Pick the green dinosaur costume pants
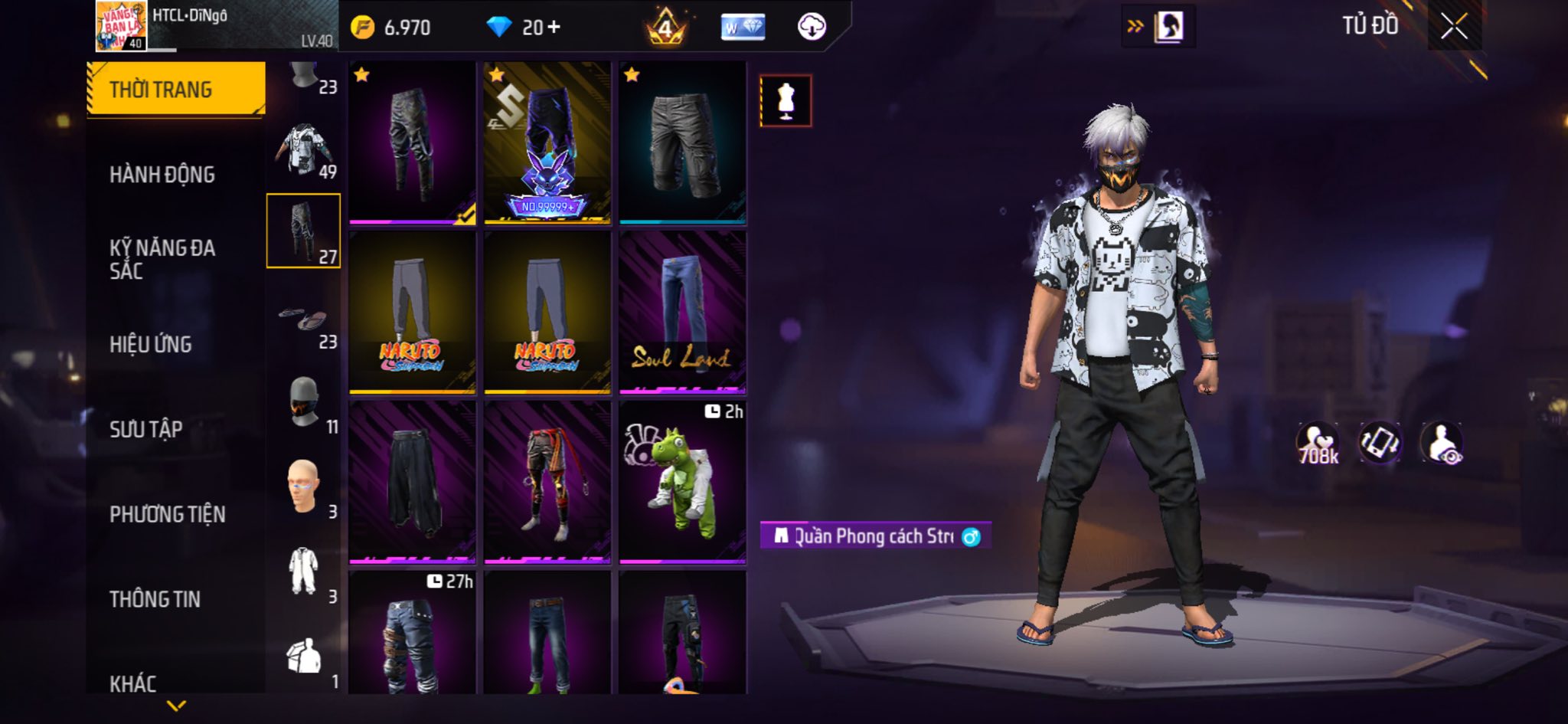Screen dimensions: 1568x724 click(682, 483)
